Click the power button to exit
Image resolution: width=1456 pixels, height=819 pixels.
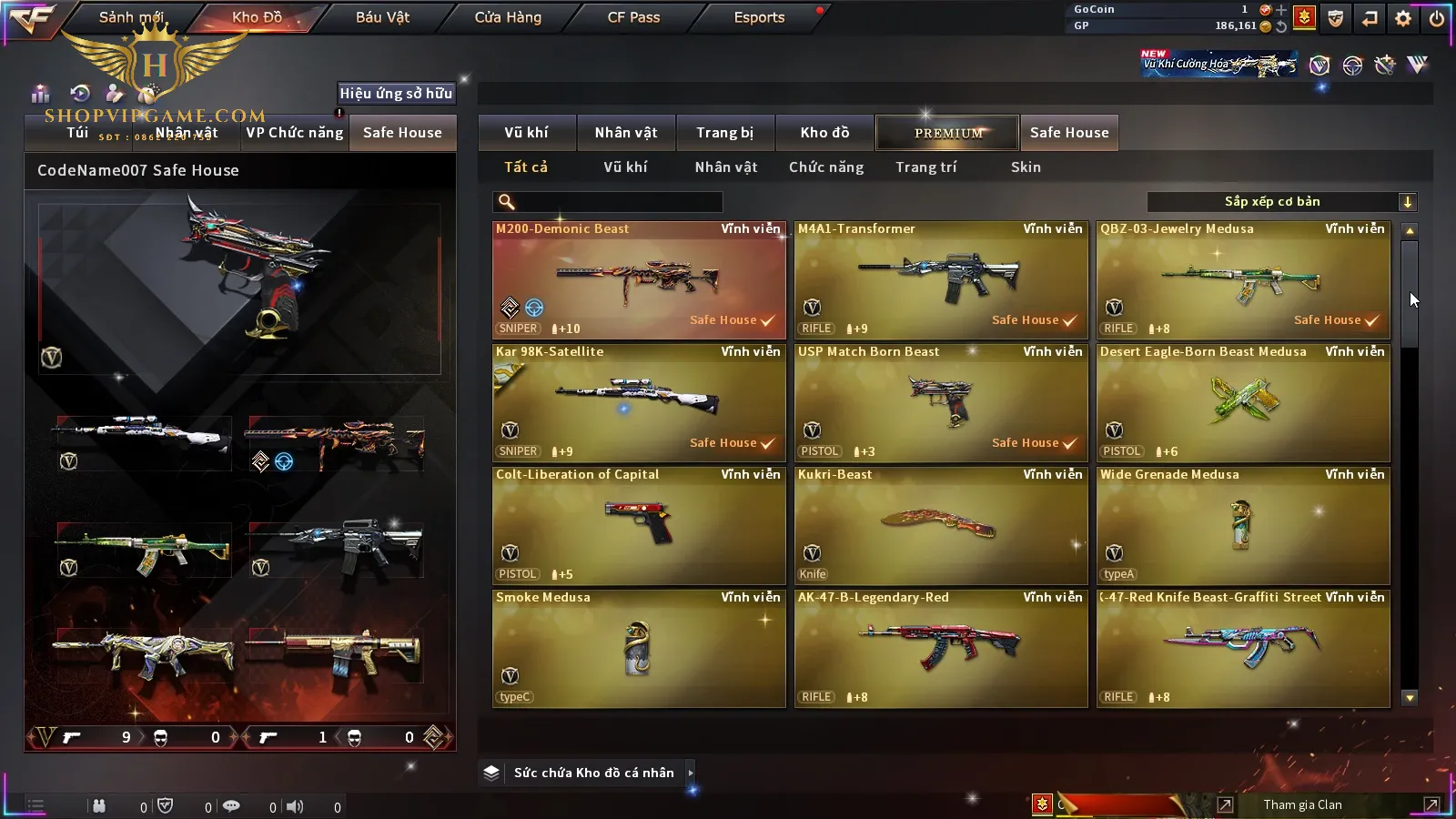tap(1437, 18)
